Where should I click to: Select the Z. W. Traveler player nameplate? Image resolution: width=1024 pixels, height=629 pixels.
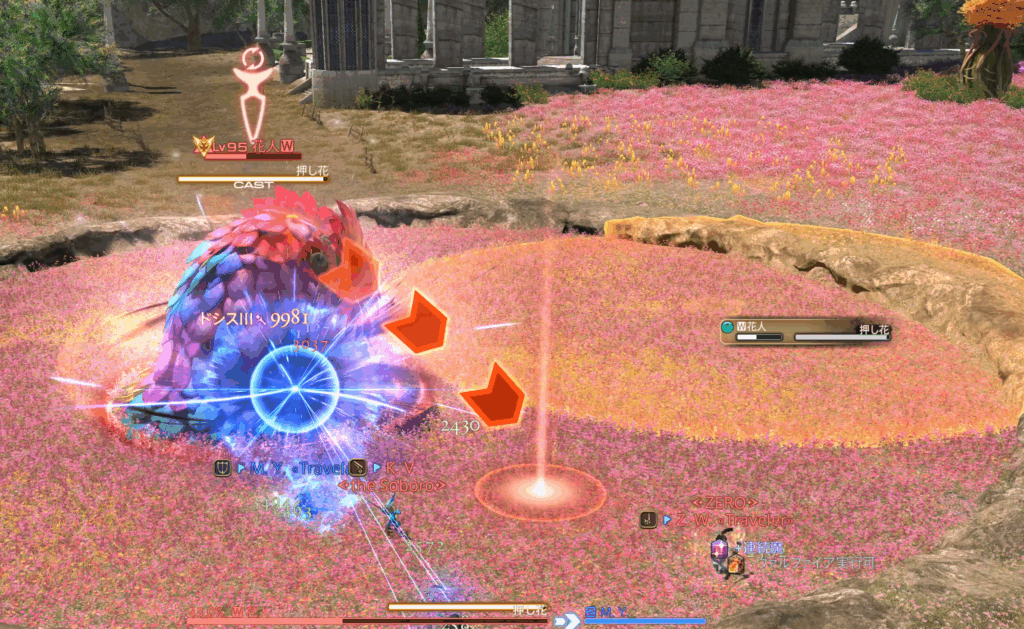point(728,520)
